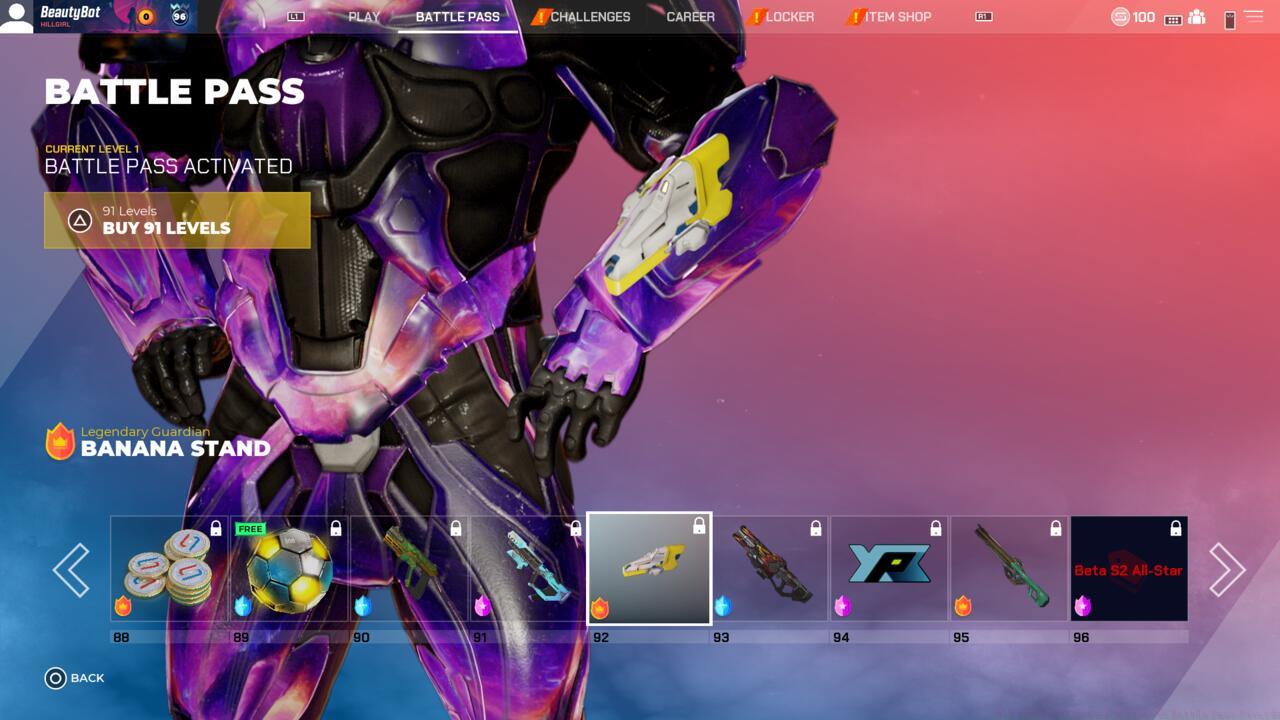Open the friends list icon

(x=1197, y=18)
